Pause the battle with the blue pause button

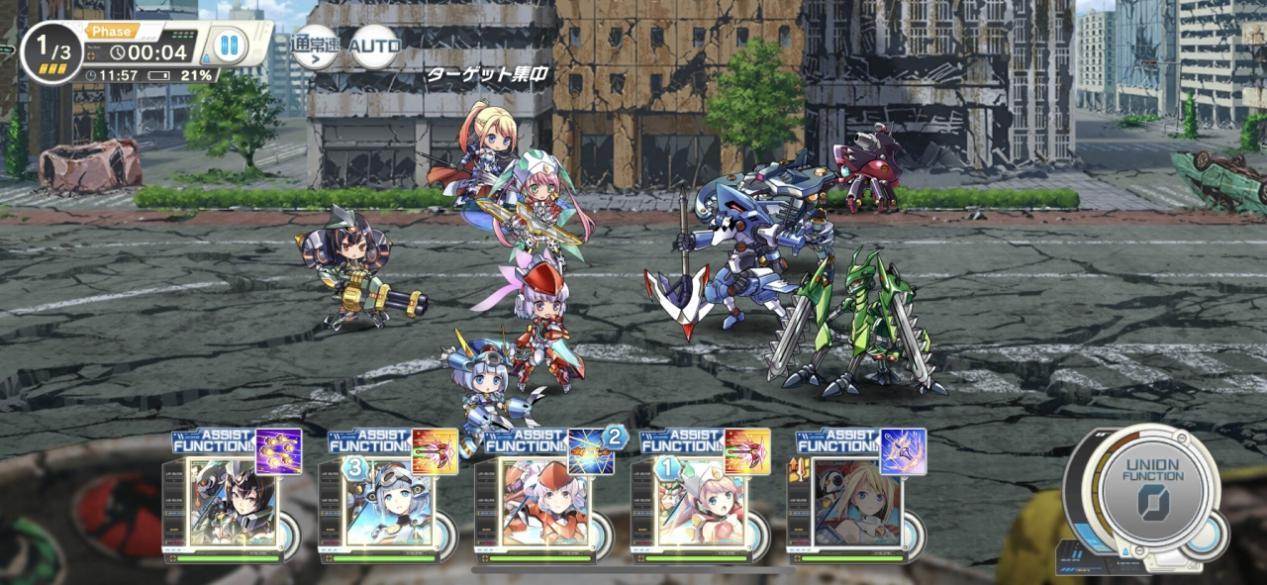(229, 45)
